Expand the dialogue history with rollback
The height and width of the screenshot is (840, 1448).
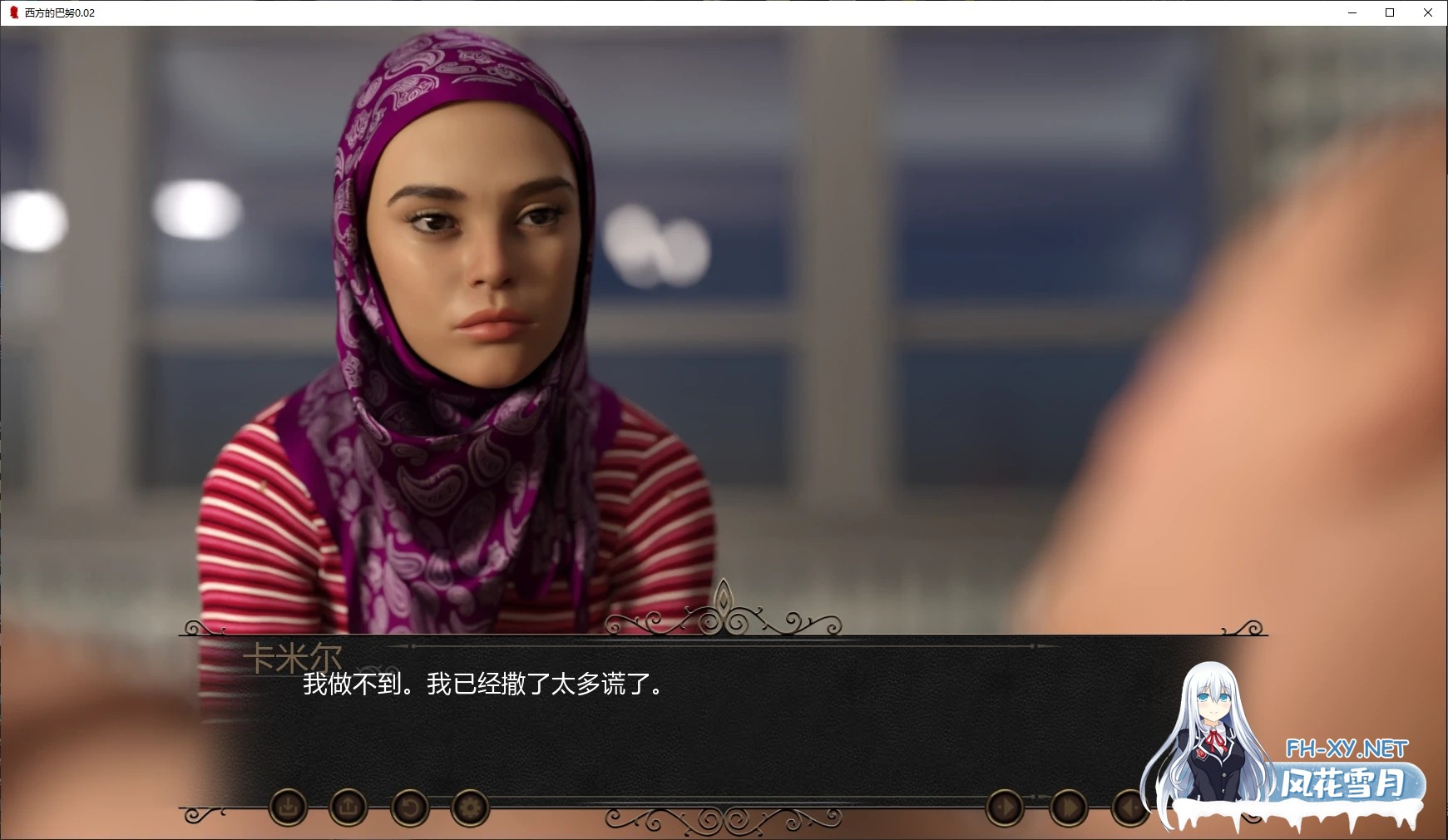coord(410,807)
